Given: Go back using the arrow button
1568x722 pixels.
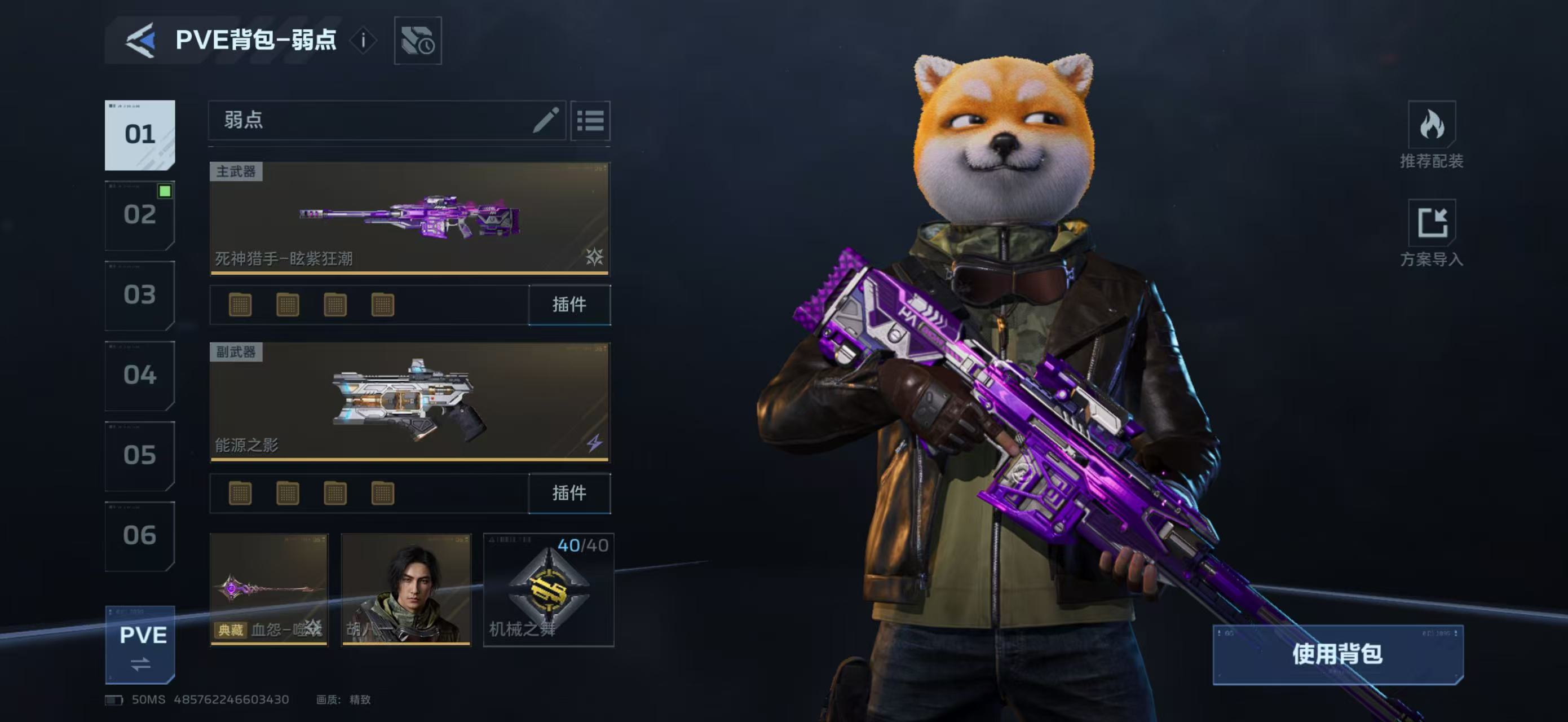Looking at the screenshot, I should click(x=140, y=41).
